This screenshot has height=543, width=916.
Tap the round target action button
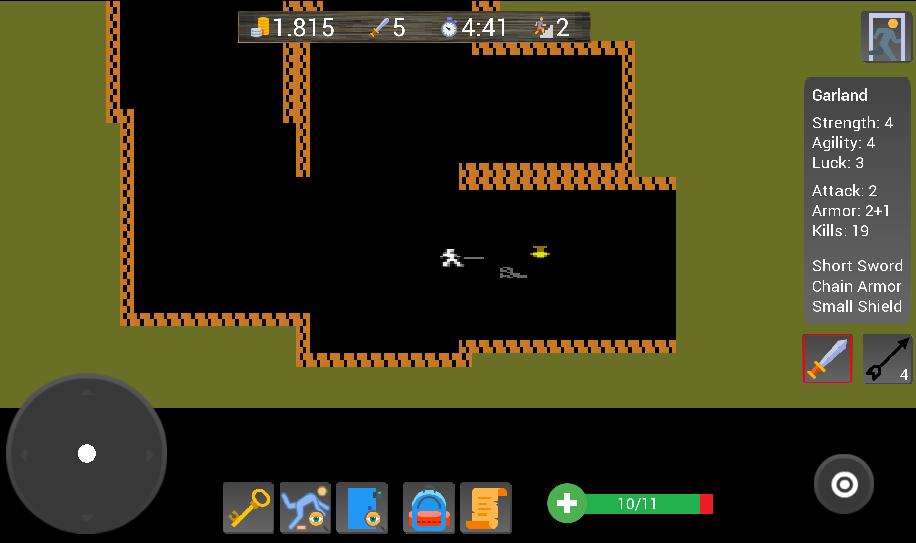coord(844,485)
